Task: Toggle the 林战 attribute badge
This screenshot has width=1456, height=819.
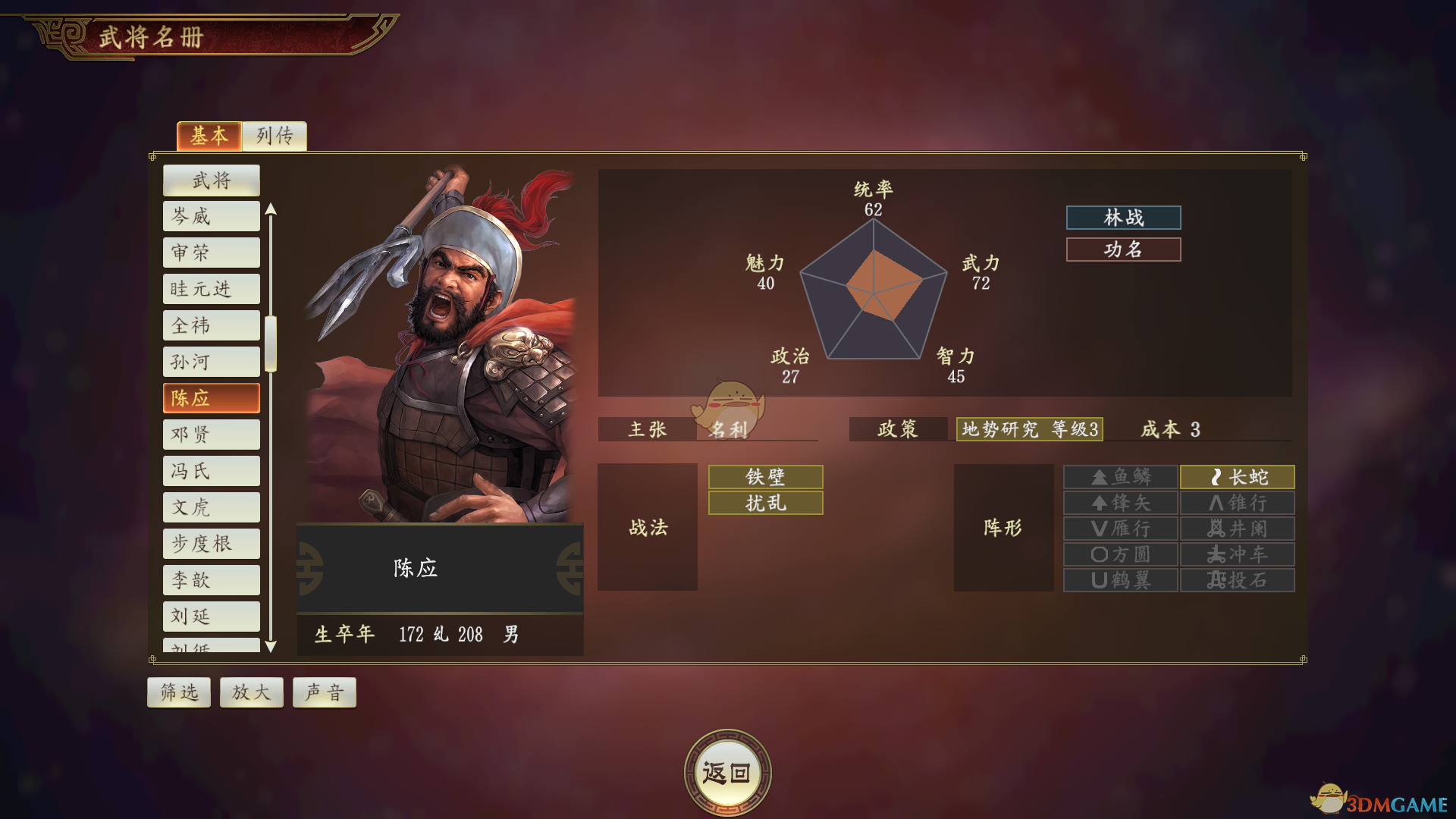Action: pyautogui.click(x=1123, y=218)
